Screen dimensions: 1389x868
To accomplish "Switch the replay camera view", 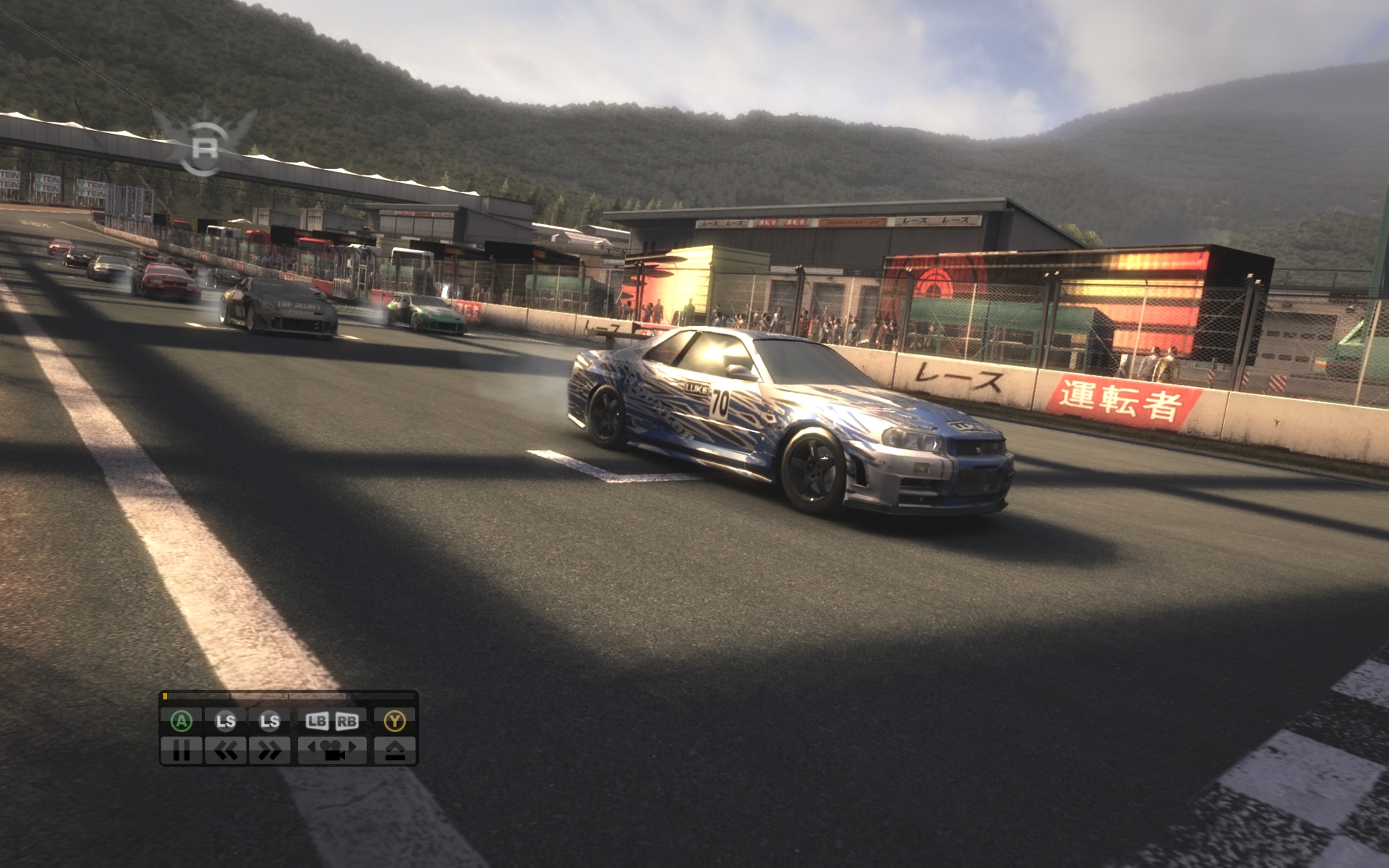I will point(332,751).
